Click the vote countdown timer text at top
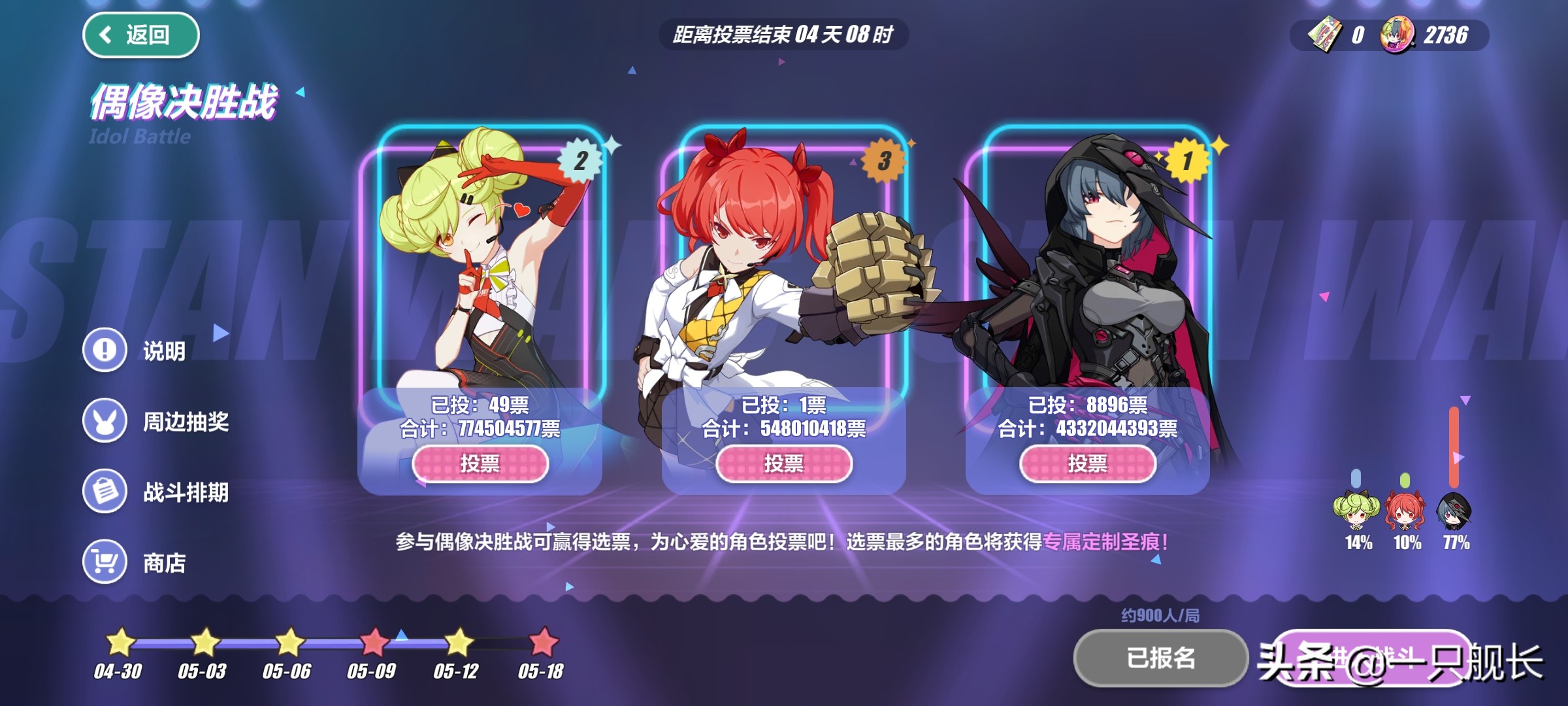Image resolution: width=1568 pixels, height=706 pixels. (784, 37)
